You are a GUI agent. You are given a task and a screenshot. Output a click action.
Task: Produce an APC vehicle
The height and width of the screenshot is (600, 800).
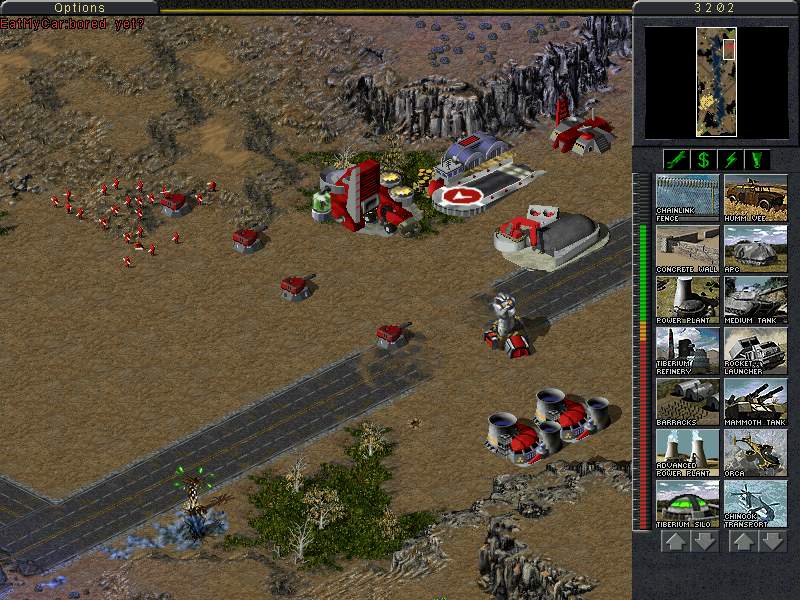point(755,248)
